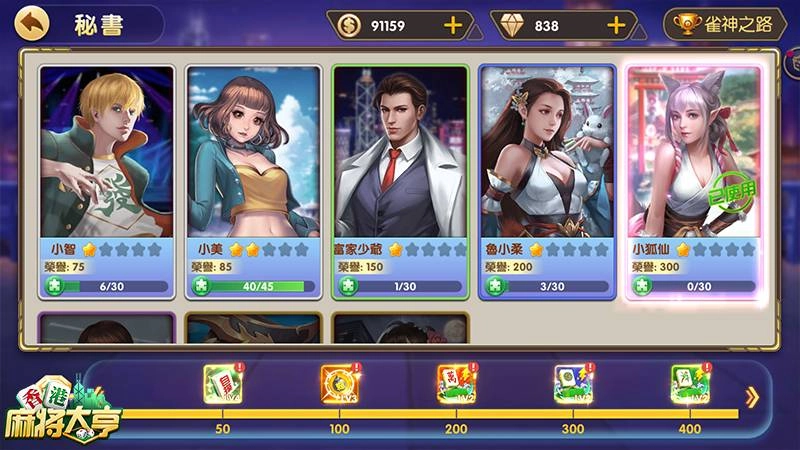Claim the reward tile above the 100 milestone

339,384
